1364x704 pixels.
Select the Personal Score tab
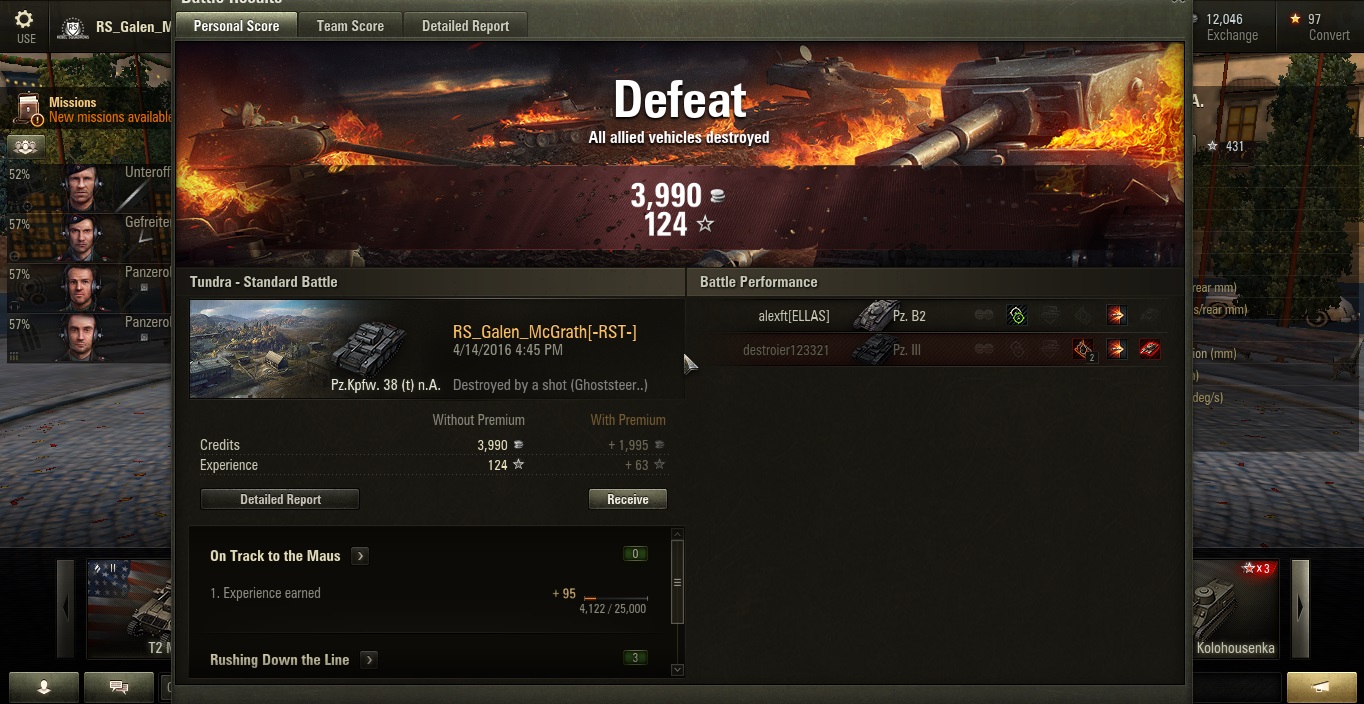tap(236, 26)
